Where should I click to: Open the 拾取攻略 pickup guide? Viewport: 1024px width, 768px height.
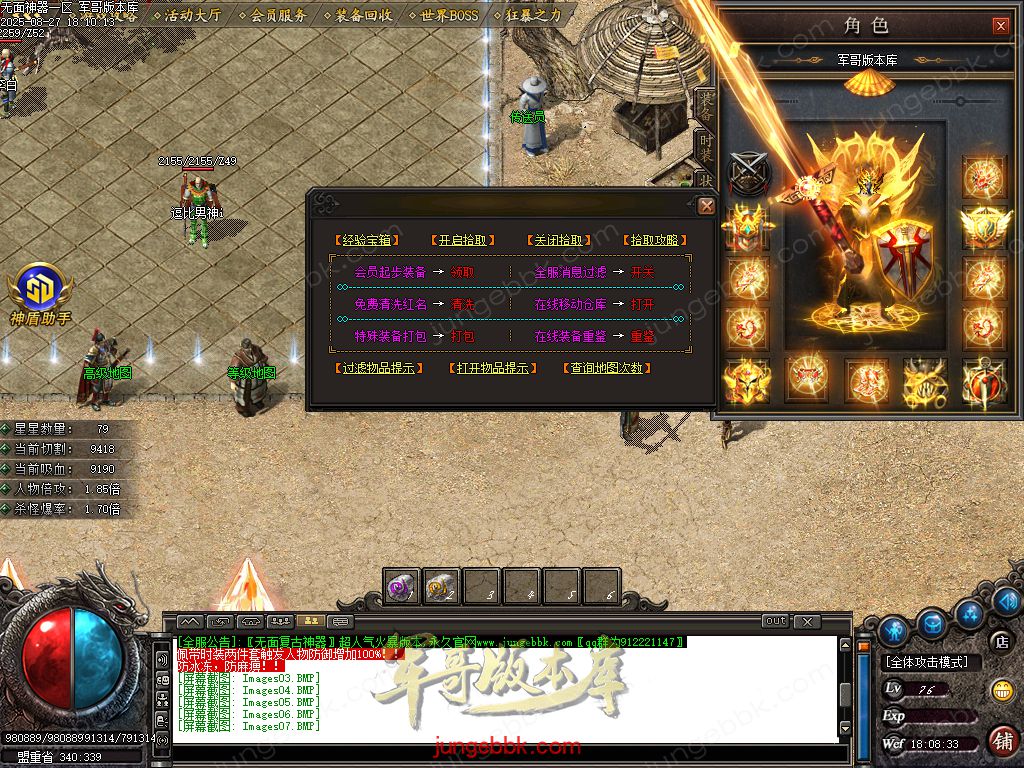(656, 240)
